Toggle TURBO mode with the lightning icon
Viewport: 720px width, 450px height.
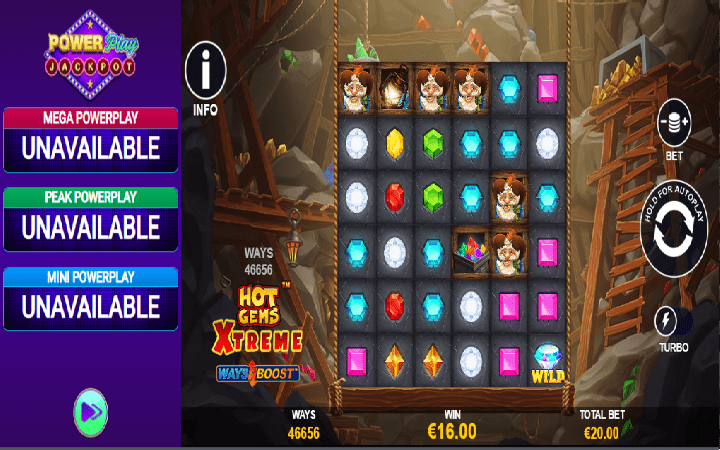tap(665, 321)
